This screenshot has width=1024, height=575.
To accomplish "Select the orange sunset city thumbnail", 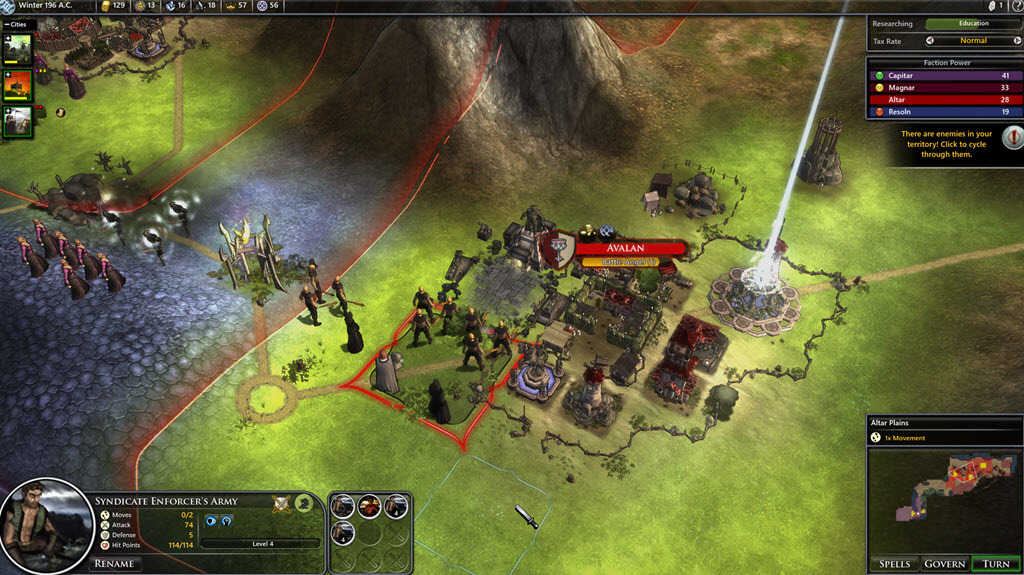I will (20, 84).
